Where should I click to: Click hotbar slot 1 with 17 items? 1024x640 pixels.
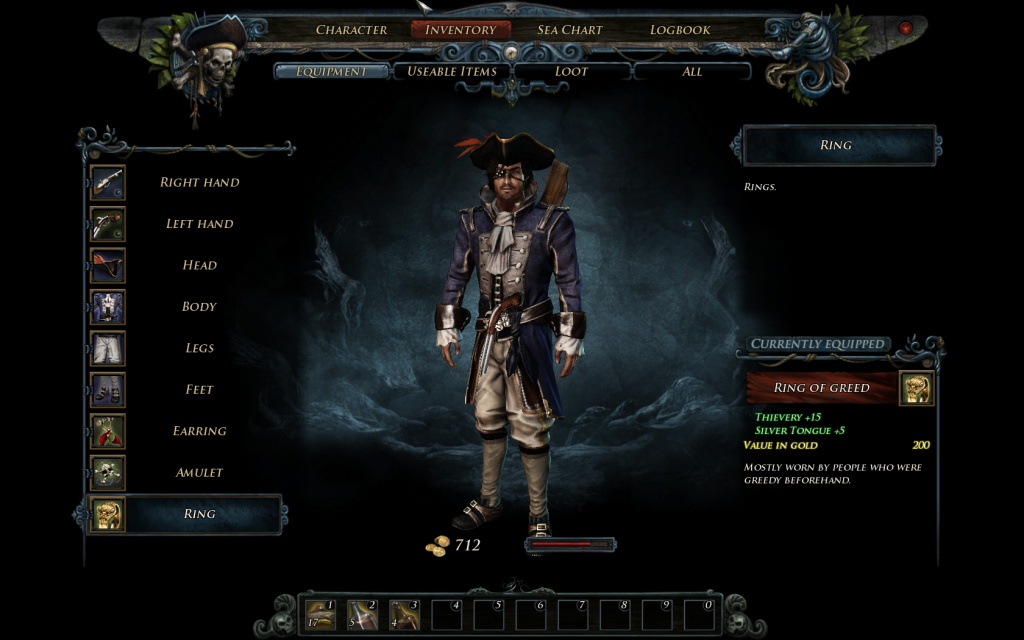(320, 614)
